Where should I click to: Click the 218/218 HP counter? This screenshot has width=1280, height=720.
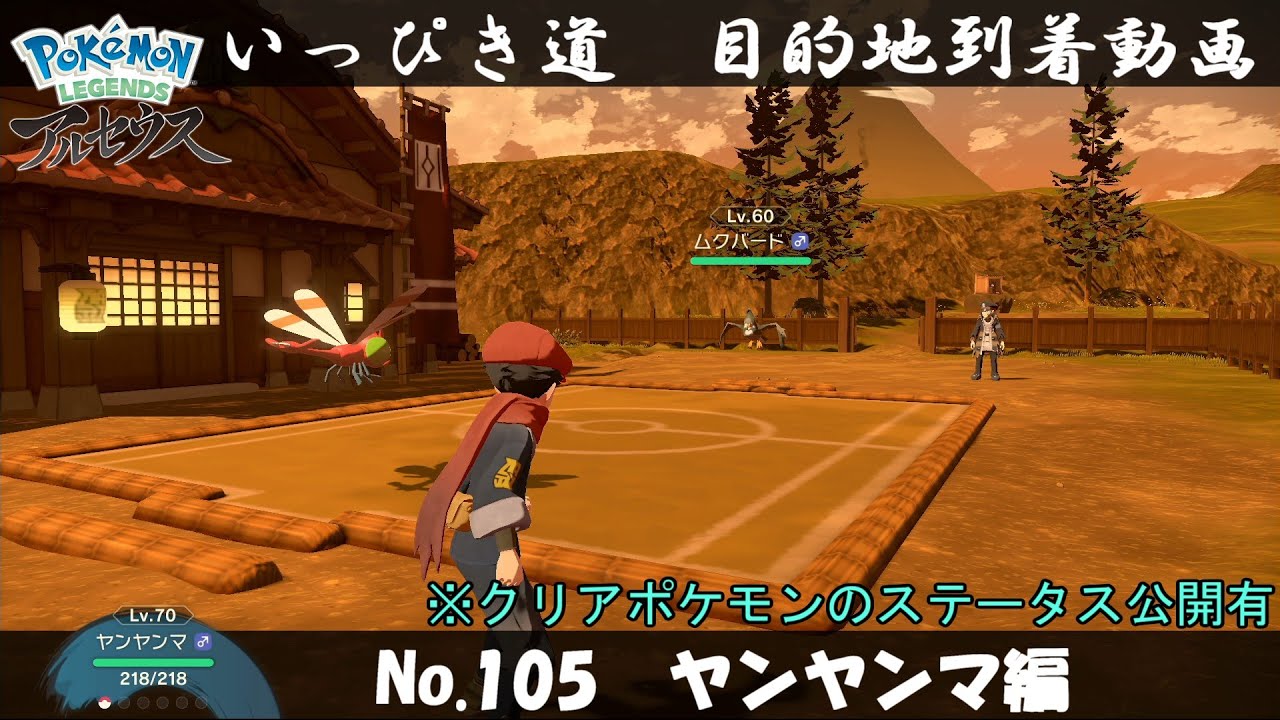coord(152,678)
